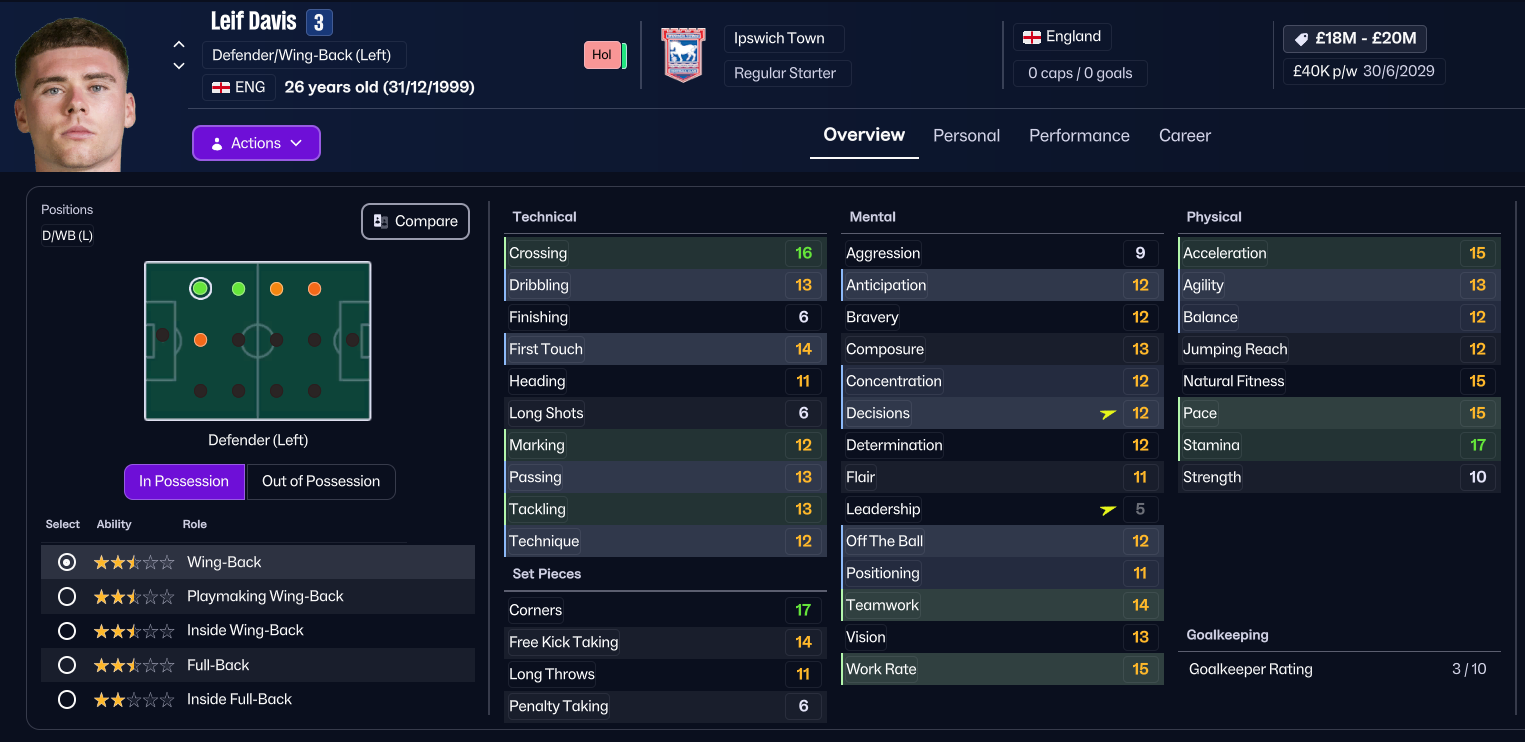Image resolution: width=1525 pixels, height=742 pixels.
Task: Click the £18M - £20M transfer value
Action: tap(1355, 39)
